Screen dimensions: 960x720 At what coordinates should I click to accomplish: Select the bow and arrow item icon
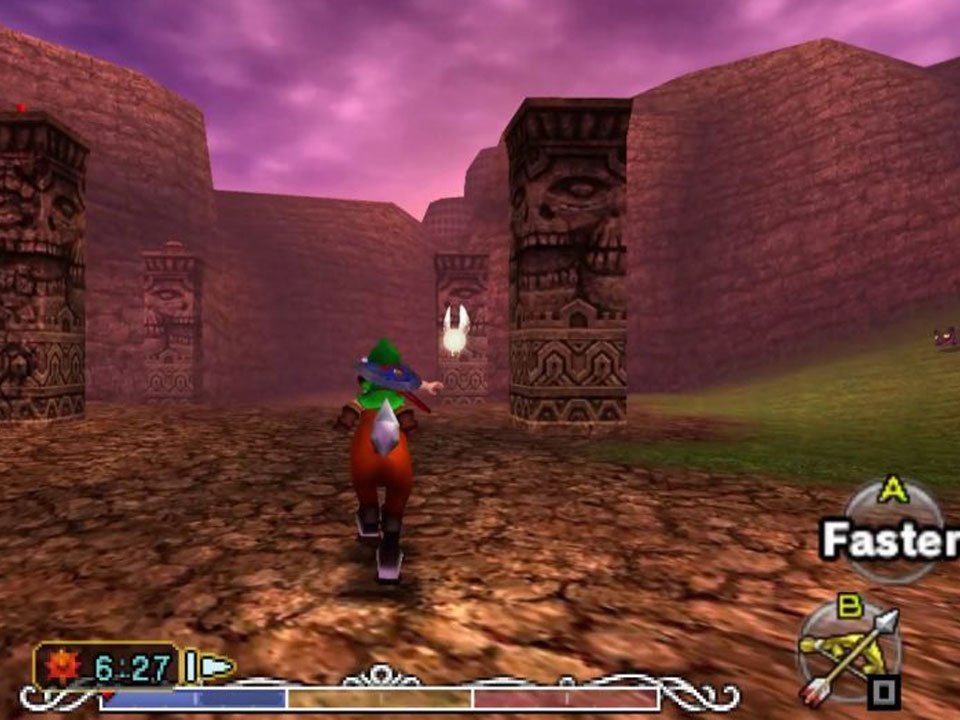click(849, 651)
